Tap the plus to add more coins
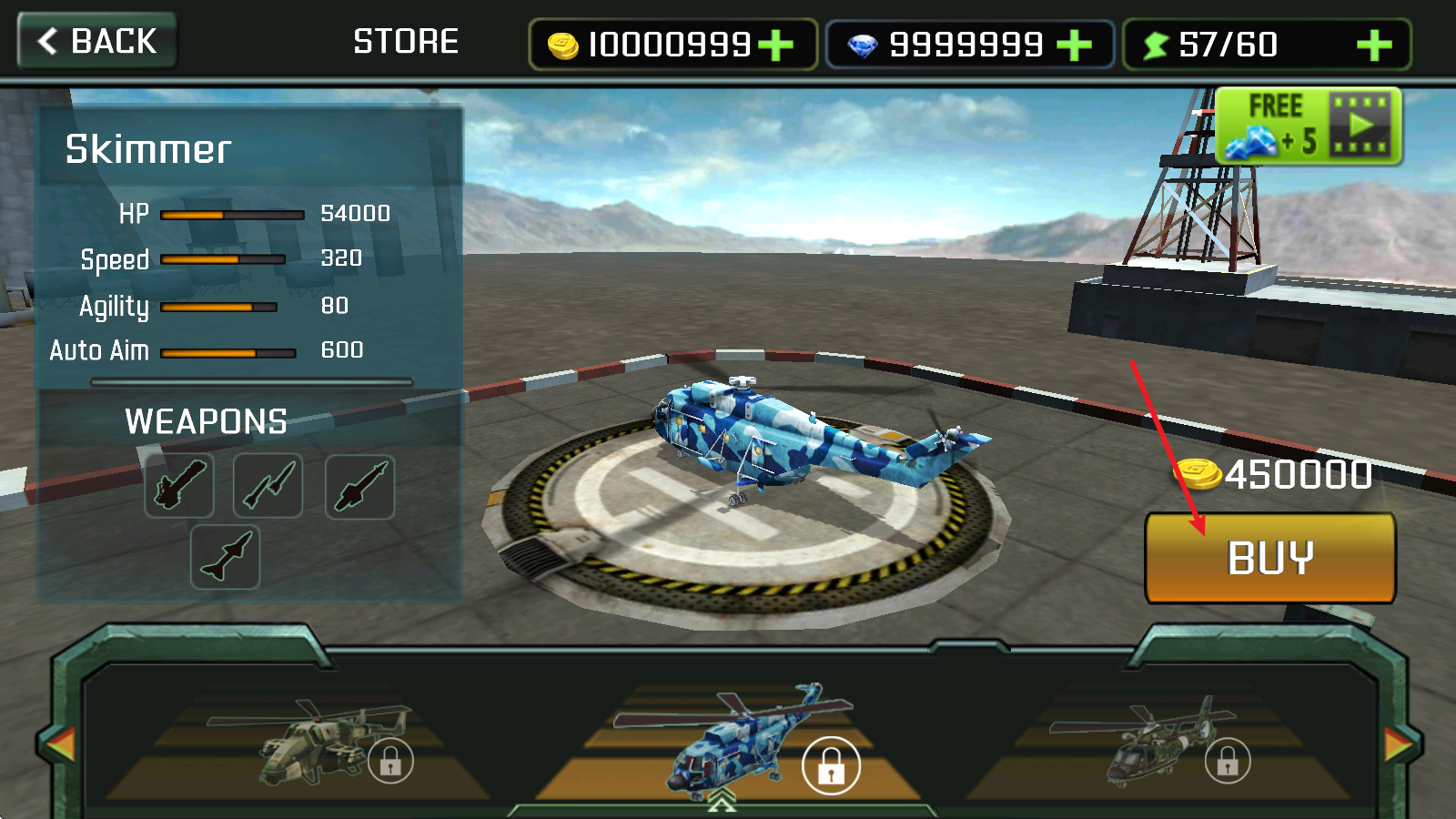 pos(775,44)
